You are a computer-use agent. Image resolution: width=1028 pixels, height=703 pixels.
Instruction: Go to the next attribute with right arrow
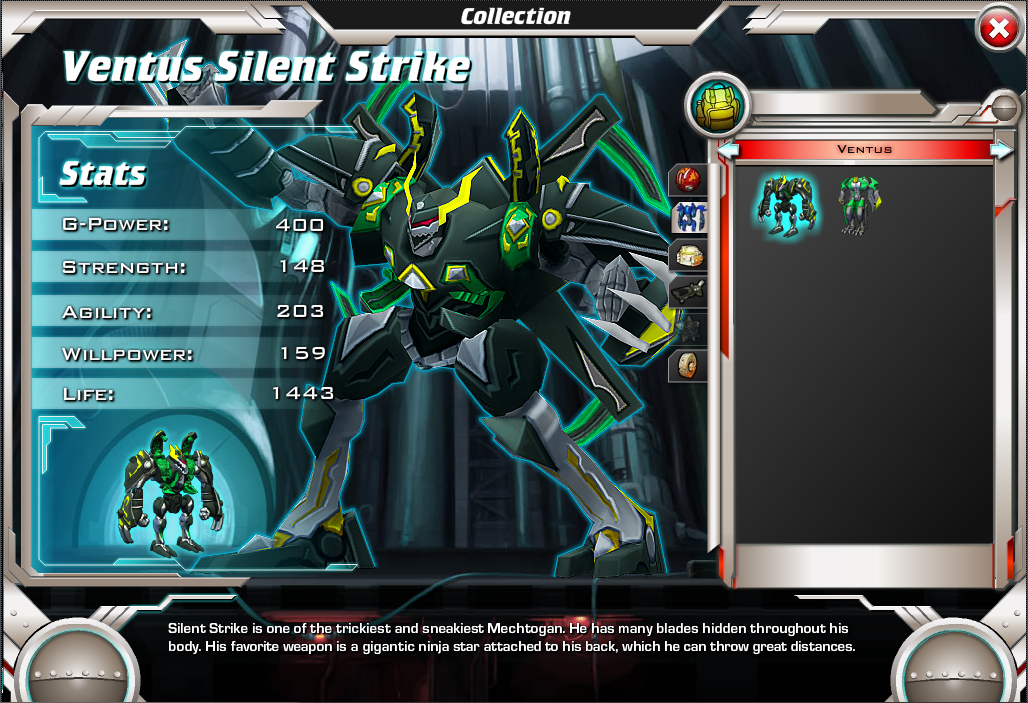pos(1000,150)
